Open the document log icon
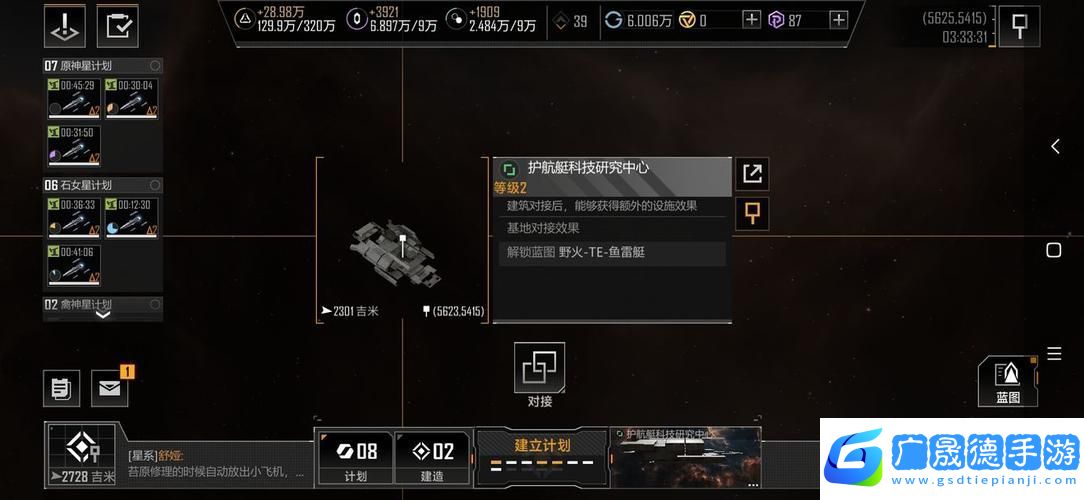The width and height of the screenshot is (1084, 500). click(61, 388)
